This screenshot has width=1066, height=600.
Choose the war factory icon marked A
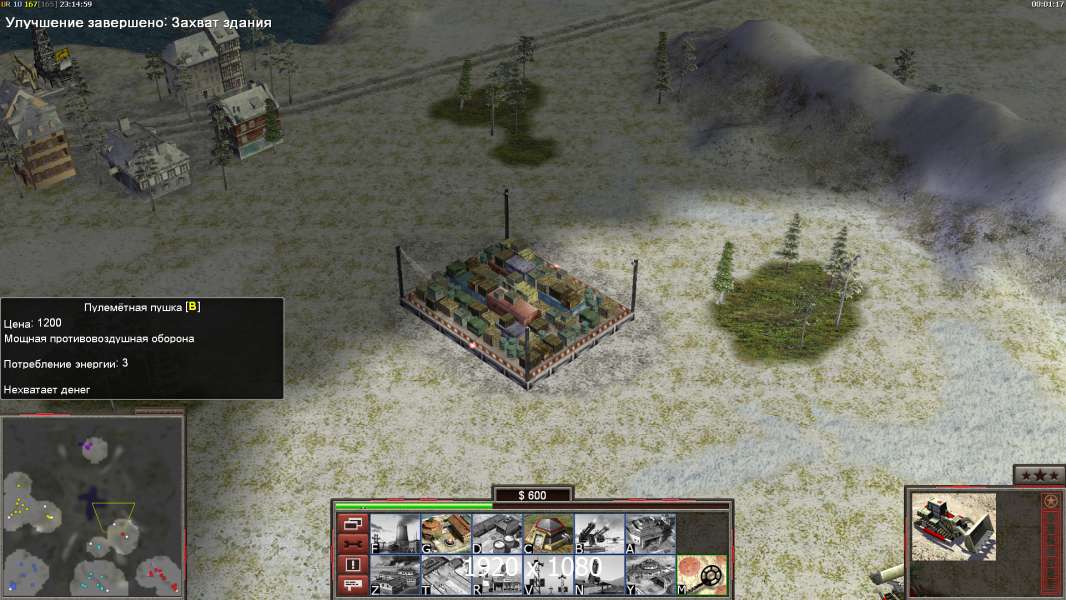coord(650,533)
